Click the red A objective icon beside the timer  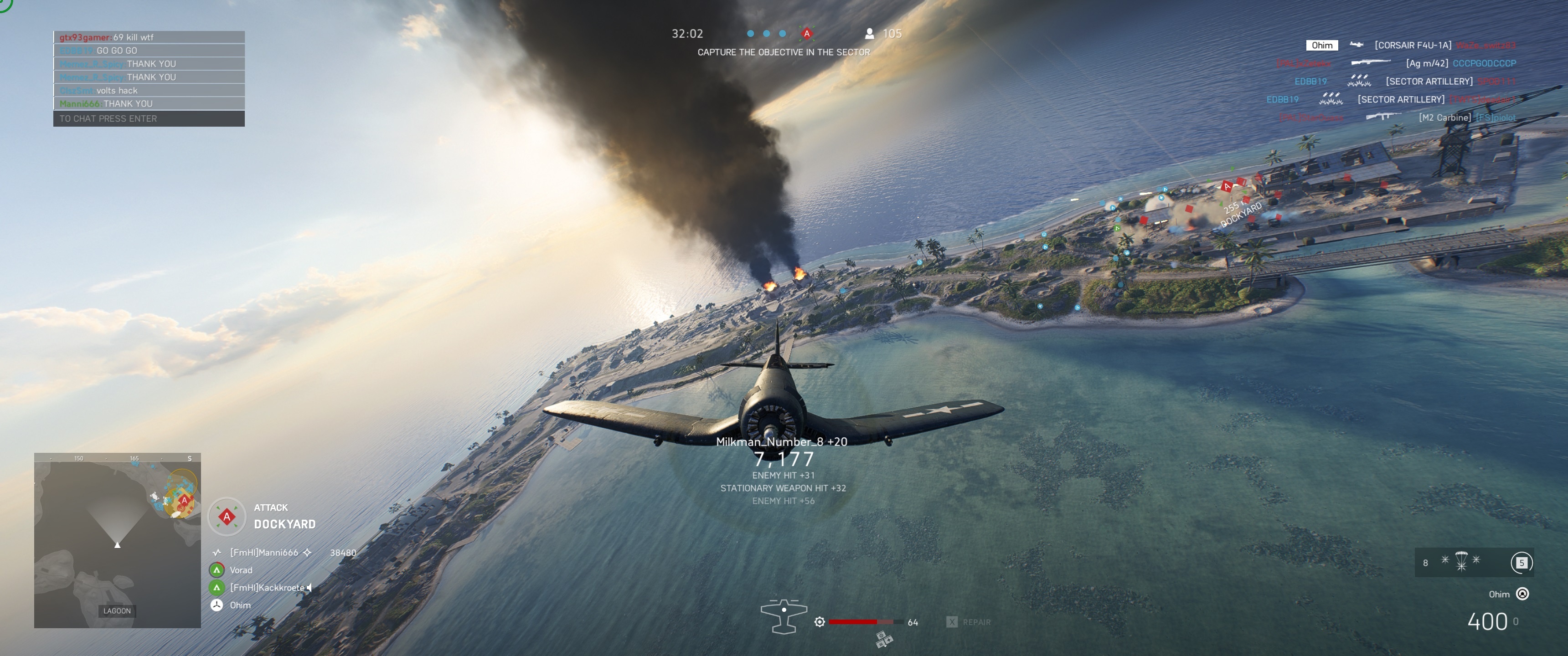pyautogui.click(x=807, y=33)
